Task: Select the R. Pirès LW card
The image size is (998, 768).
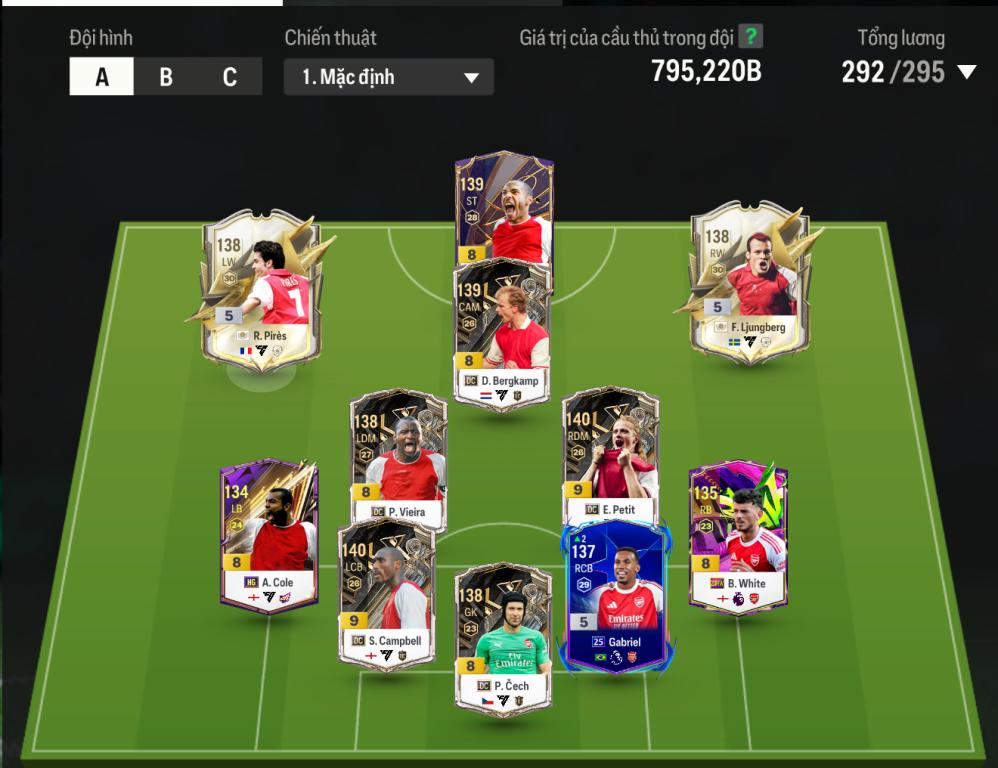Action: tap(262, 285)
